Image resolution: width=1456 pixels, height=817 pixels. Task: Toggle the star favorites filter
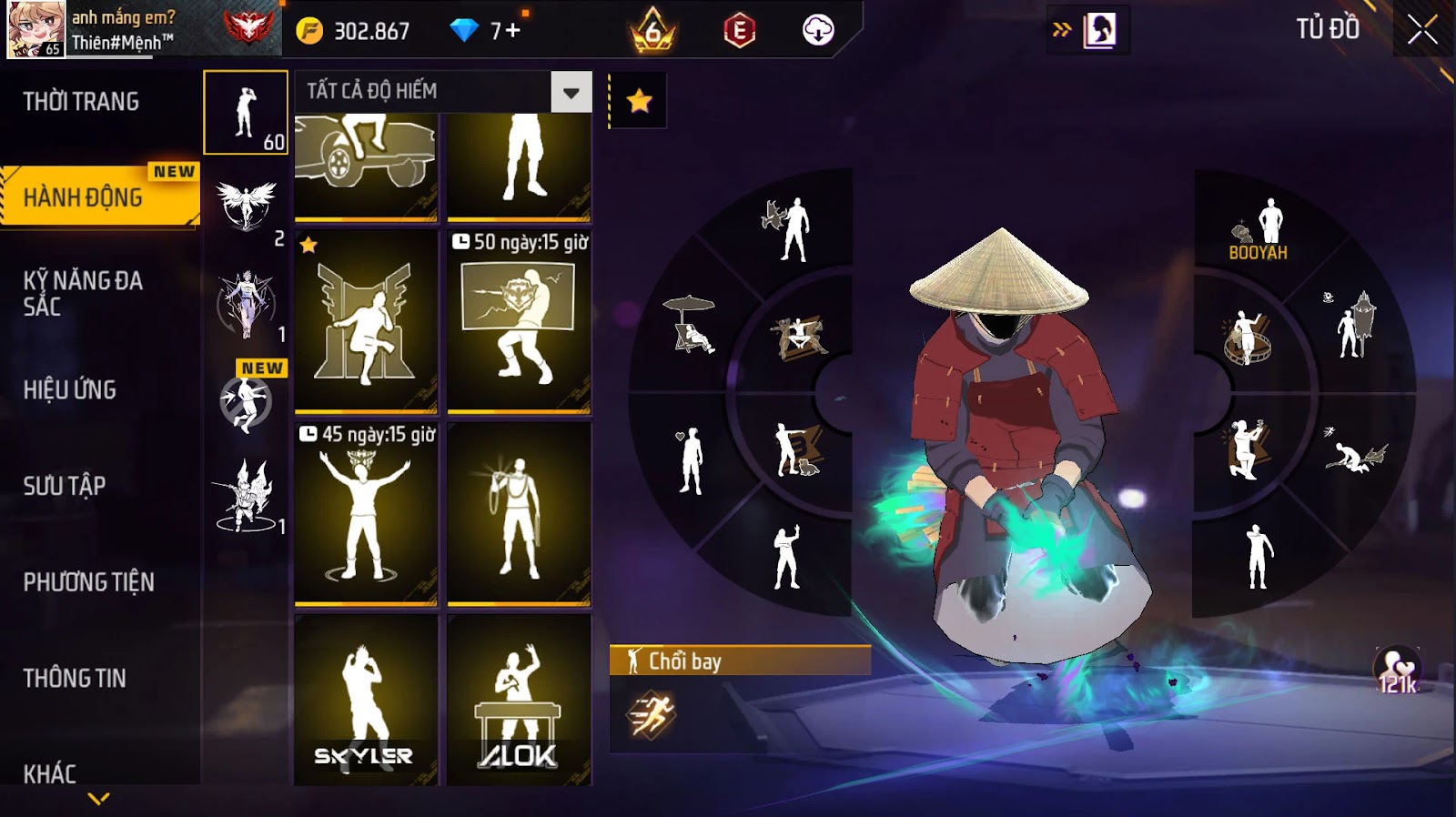pos(639,101)
